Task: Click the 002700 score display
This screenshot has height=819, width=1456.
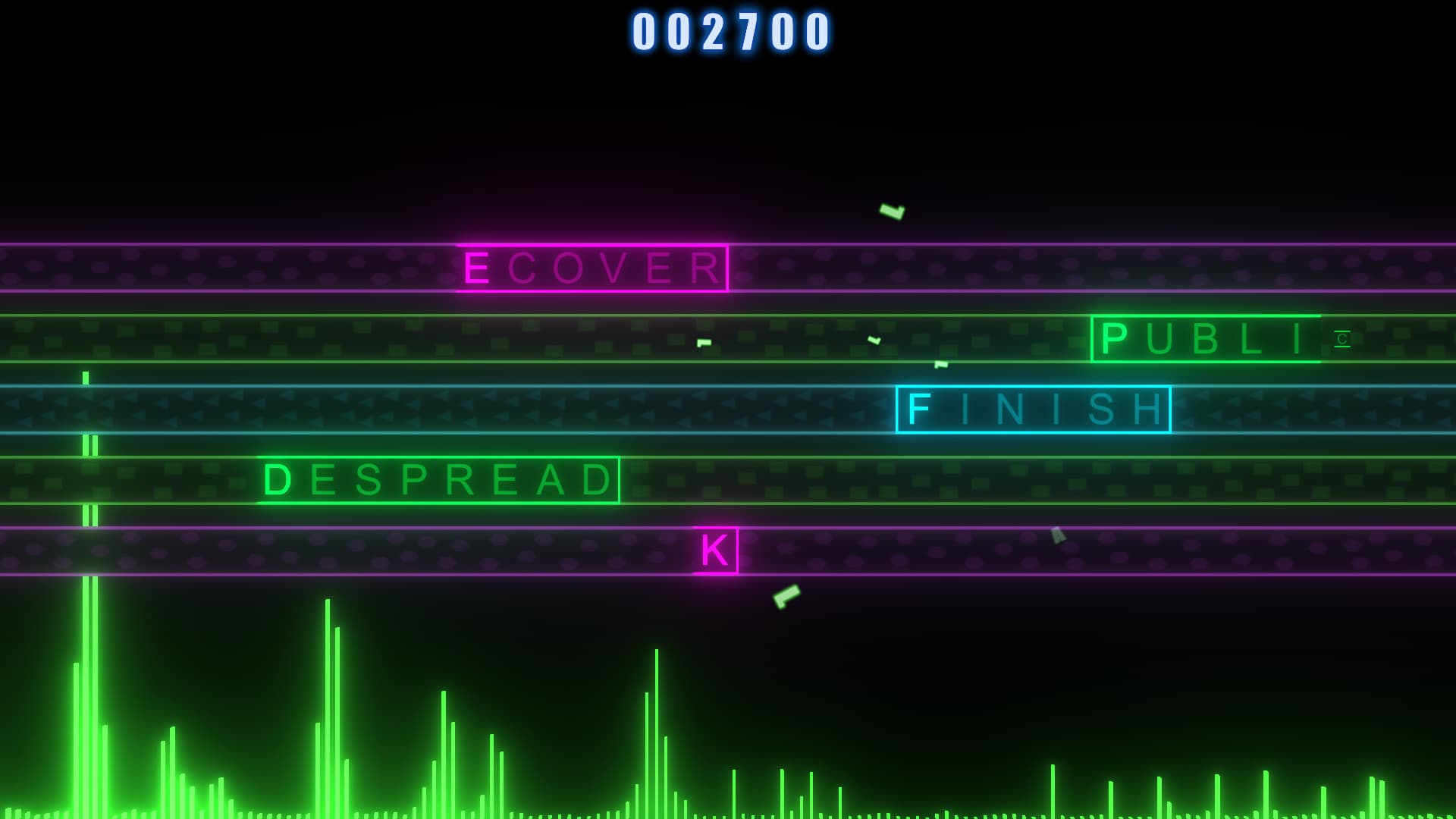Action: click(x=730, y=32)
